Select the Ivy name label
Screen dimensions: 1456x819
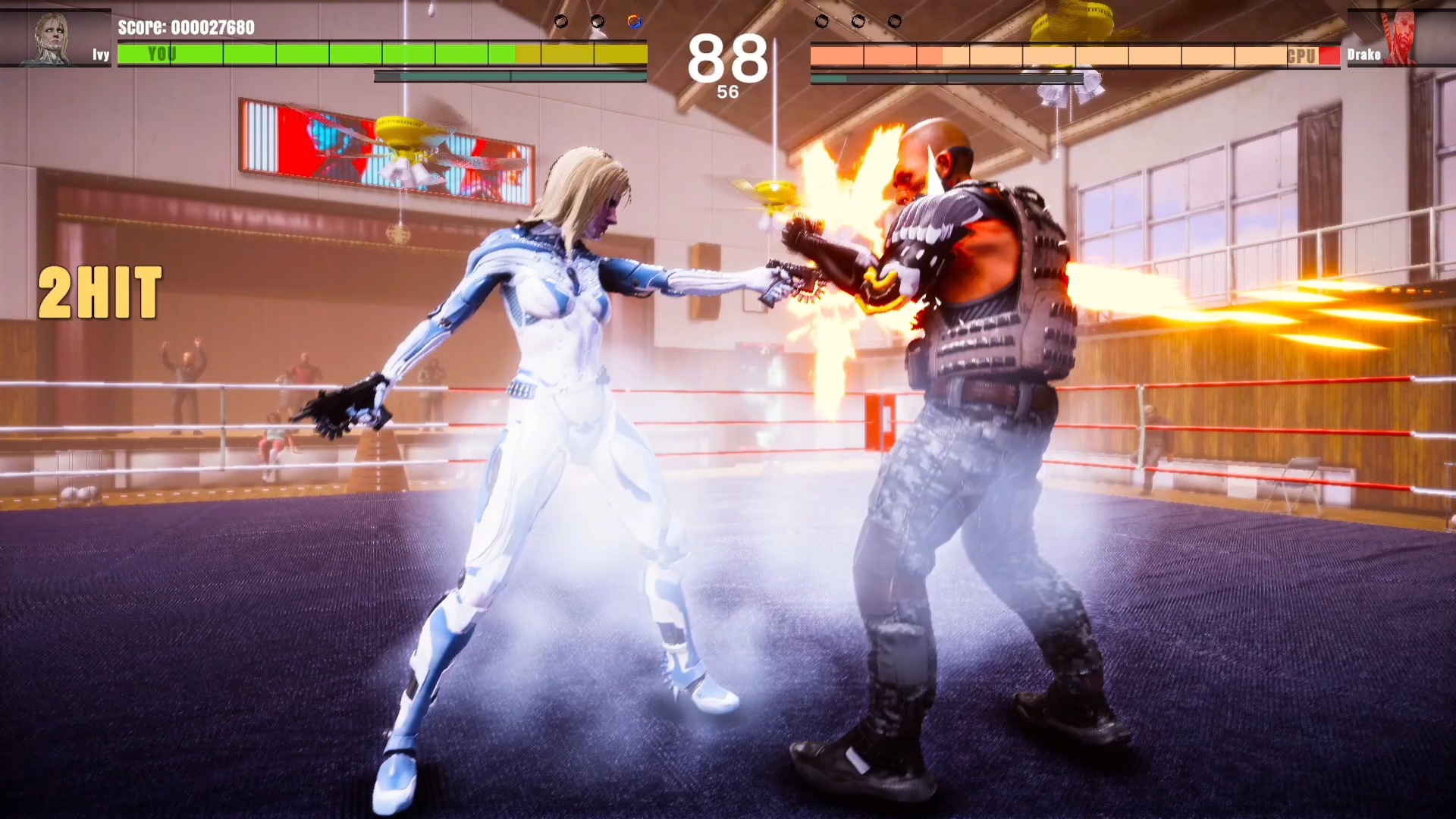click(x=99, y=55)
